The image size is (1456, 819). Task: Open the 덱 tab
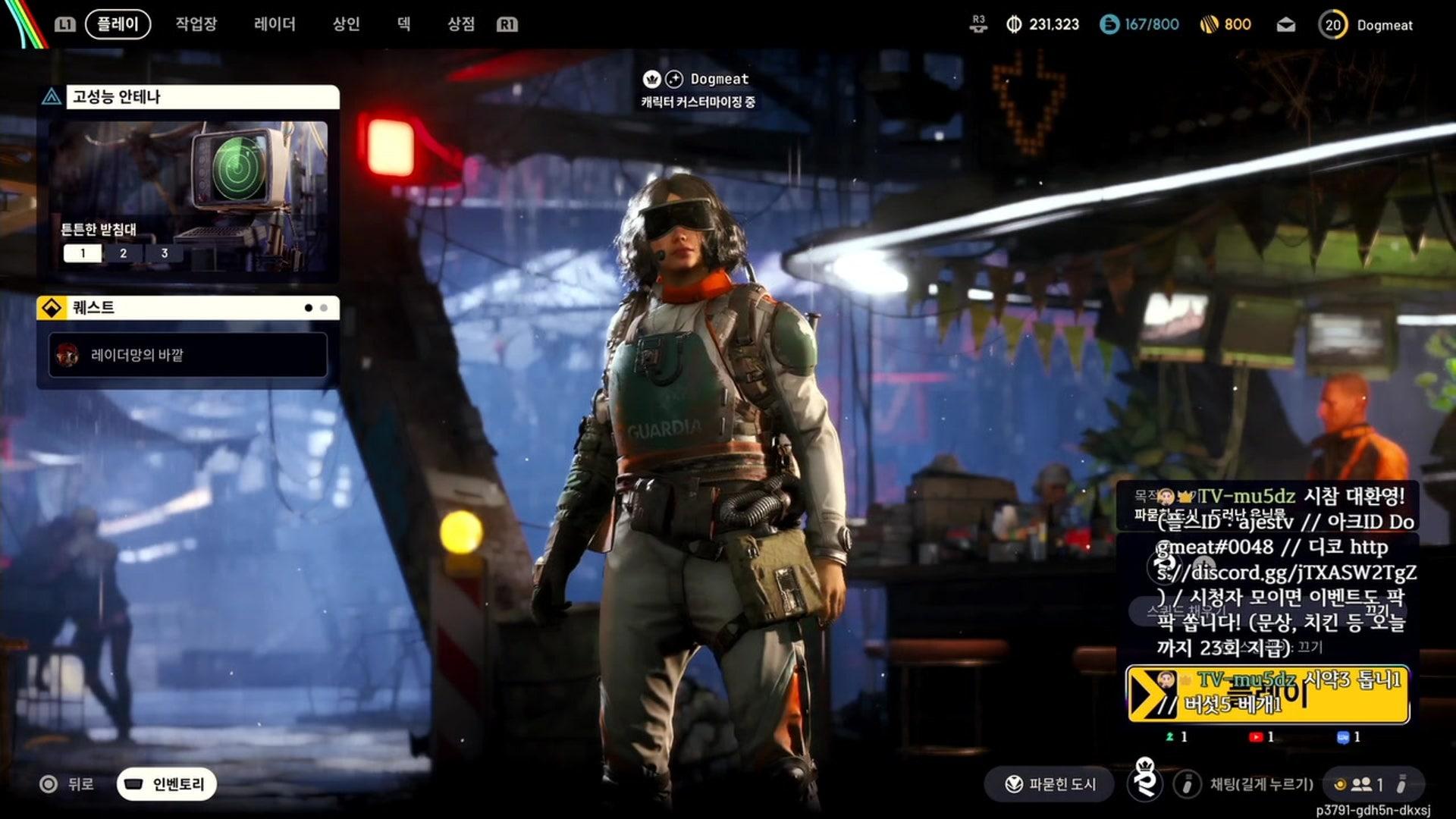(x=403, y=24)
